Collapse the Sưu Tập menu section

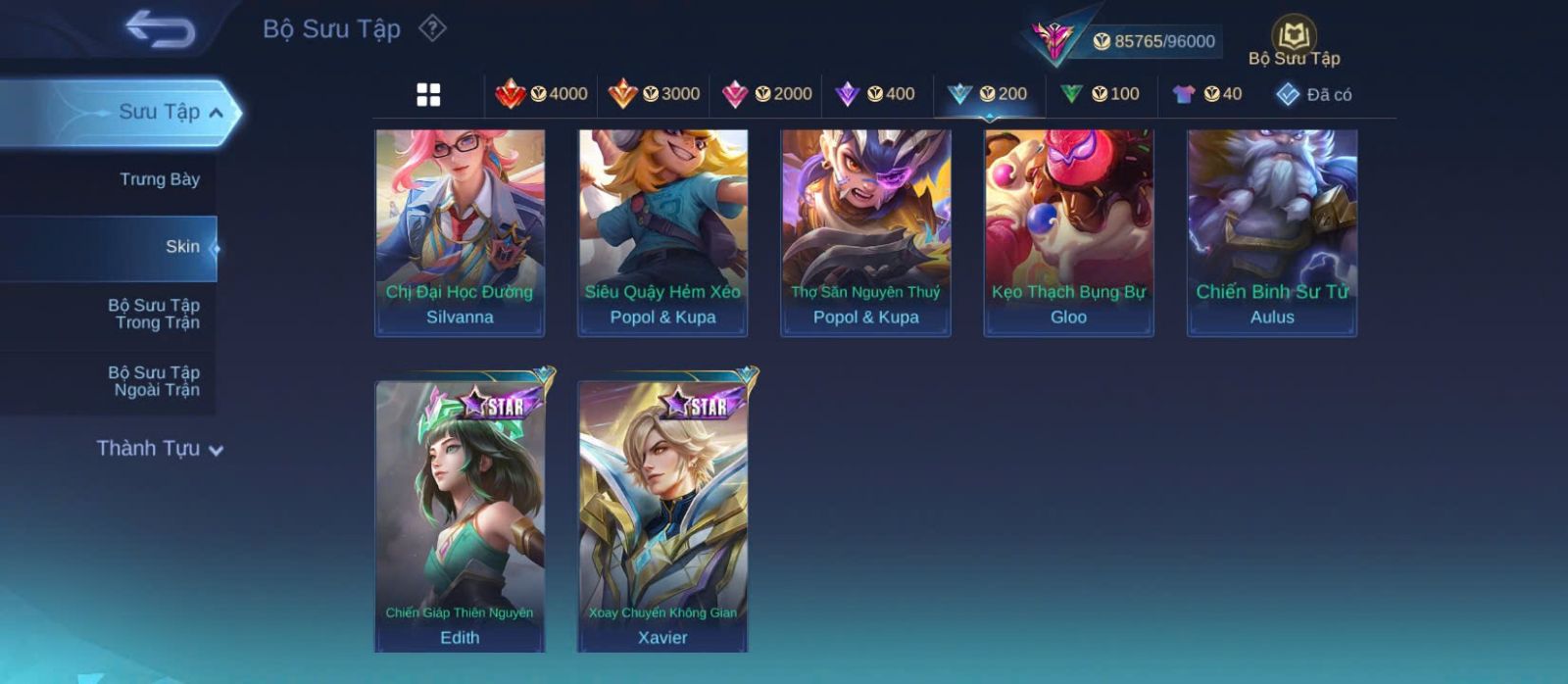coord(216,113)
